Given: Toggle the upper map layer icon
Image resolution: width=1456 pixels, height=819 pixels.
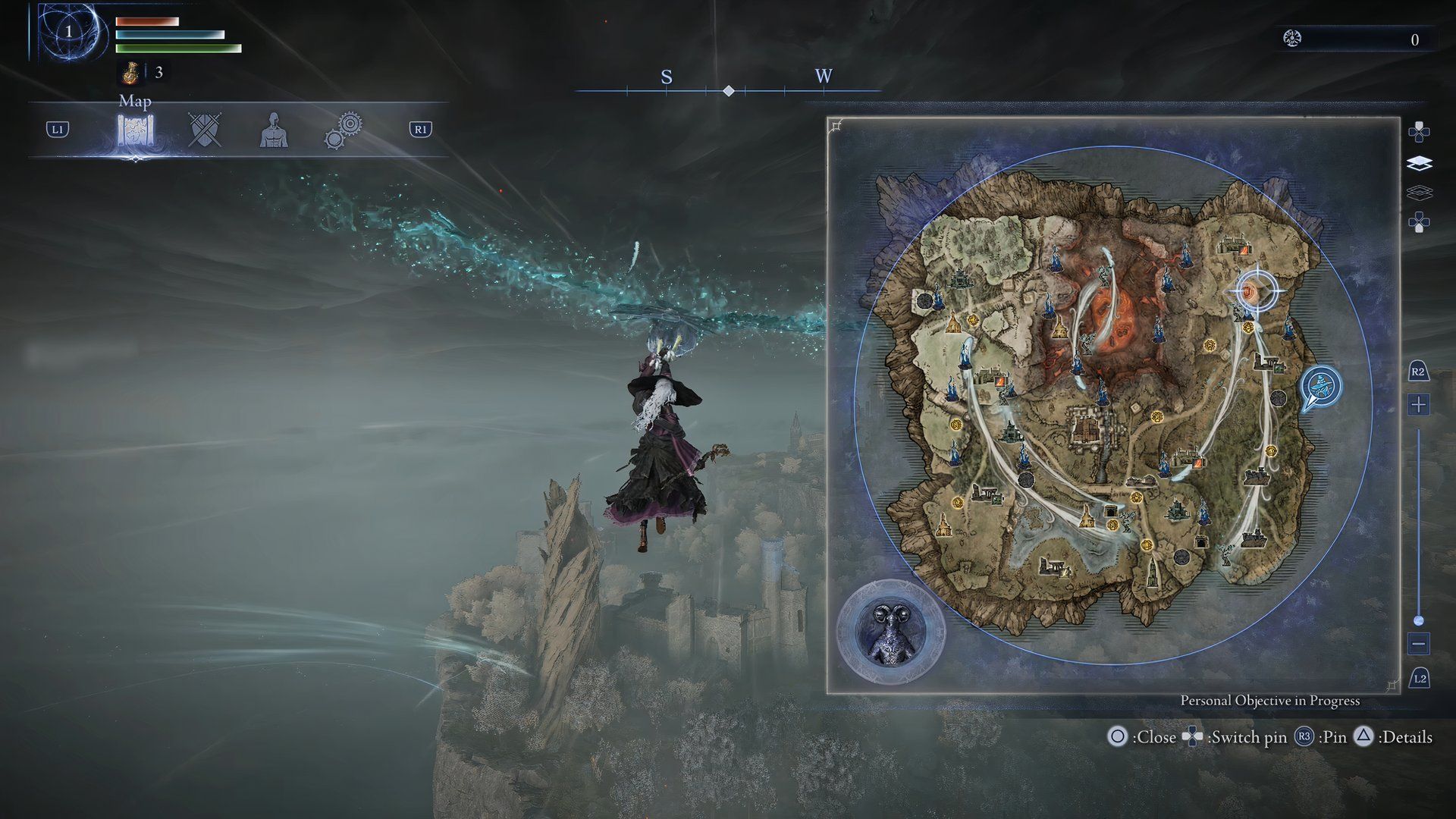Looking at the screenshot, I should (1419, 164).
